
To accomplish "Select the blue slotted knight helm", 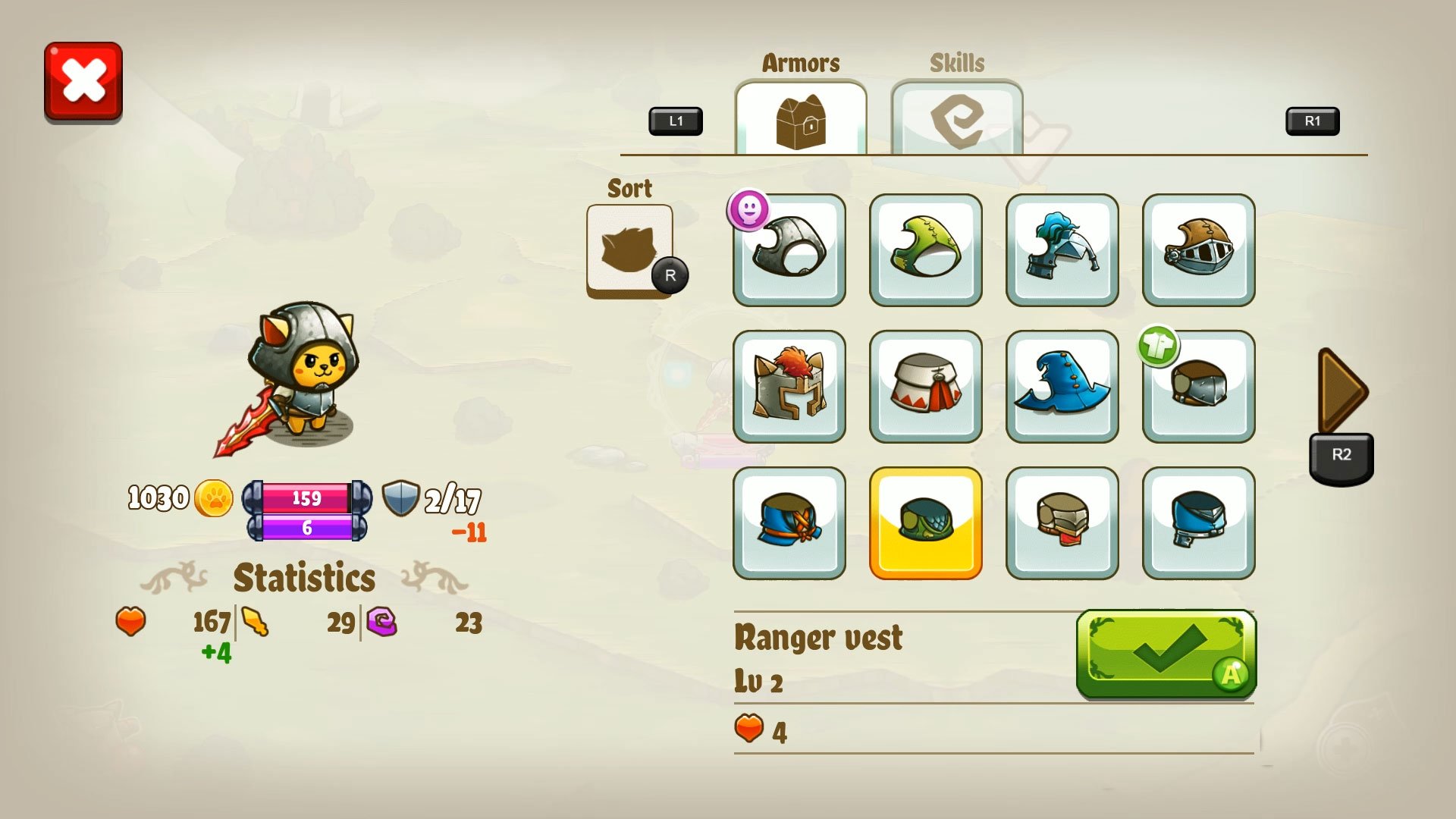I will (1198, 525).
